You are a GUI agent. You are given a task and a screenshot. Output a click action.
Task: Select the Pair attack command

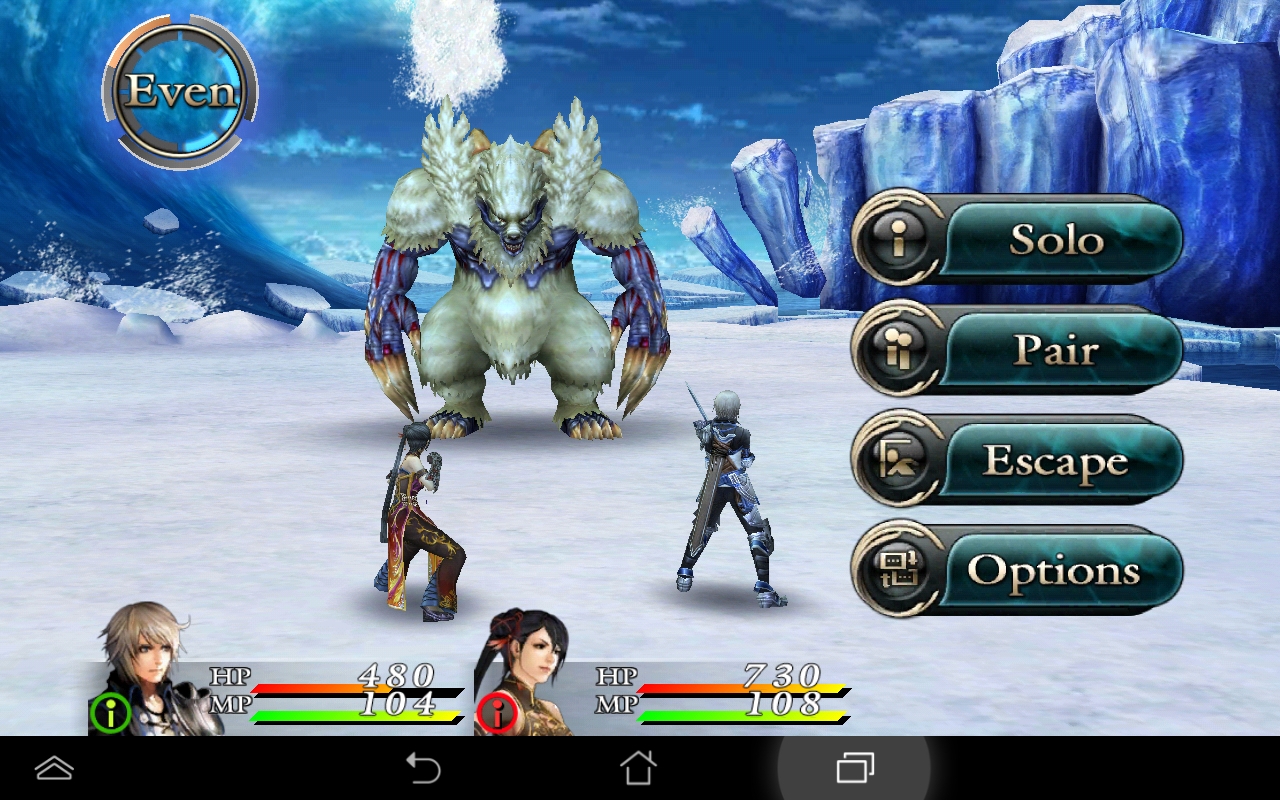pyautogui.click(x=1018, y=350)
